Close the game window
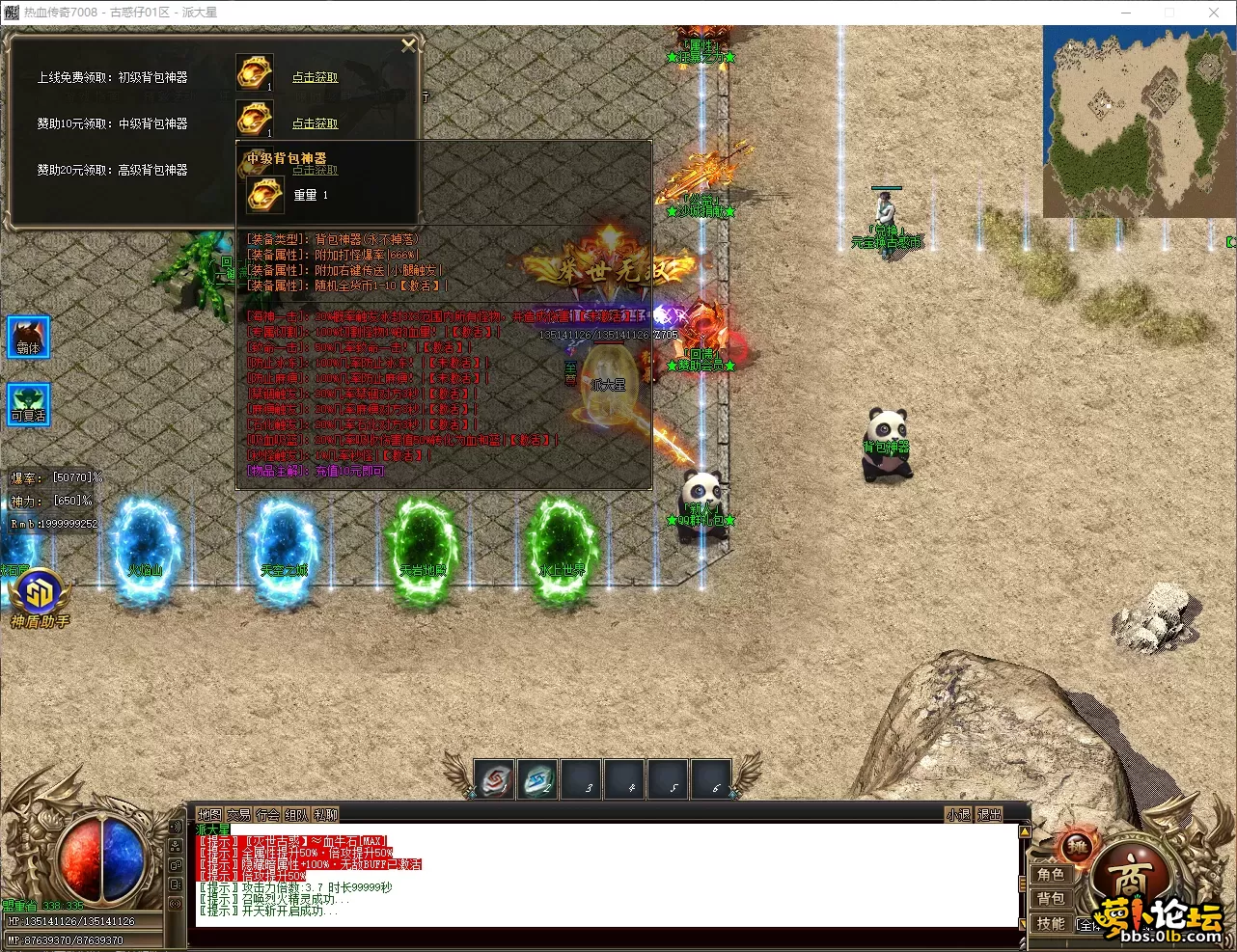1237x952 pixels. tap(1214, 13)
